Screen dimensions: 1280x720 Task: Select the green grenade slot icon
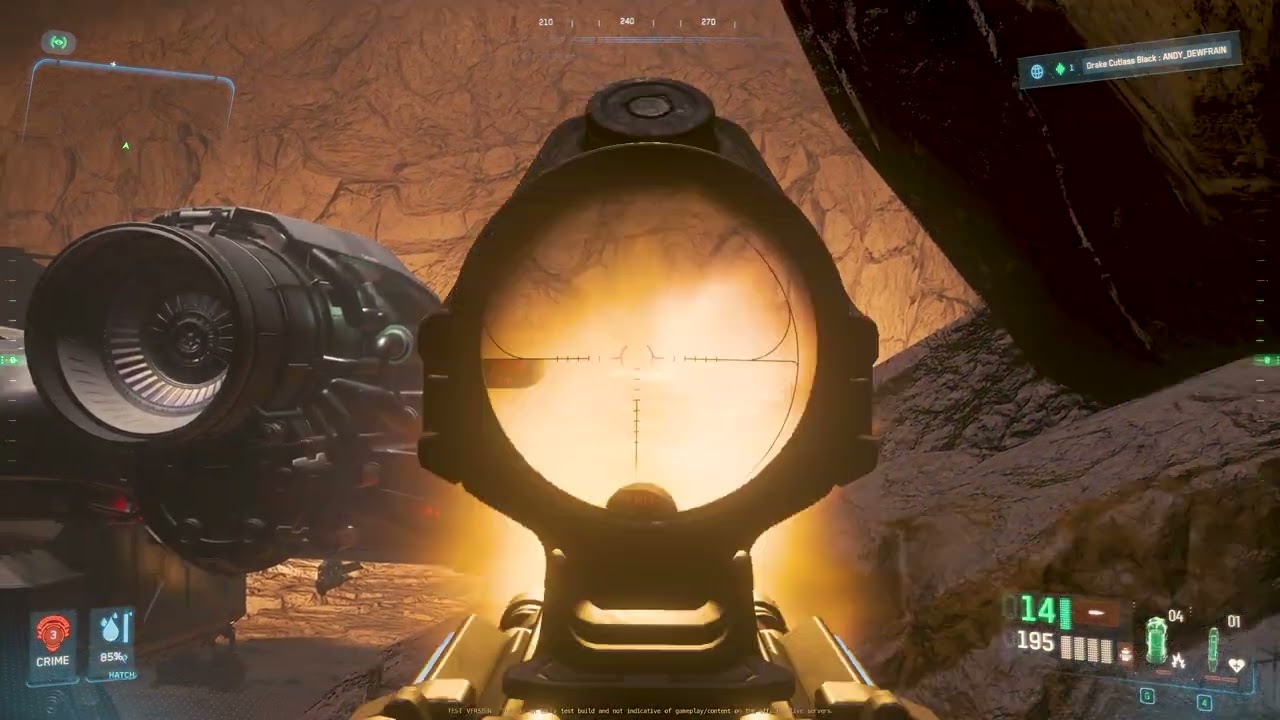click(1157, 640)
